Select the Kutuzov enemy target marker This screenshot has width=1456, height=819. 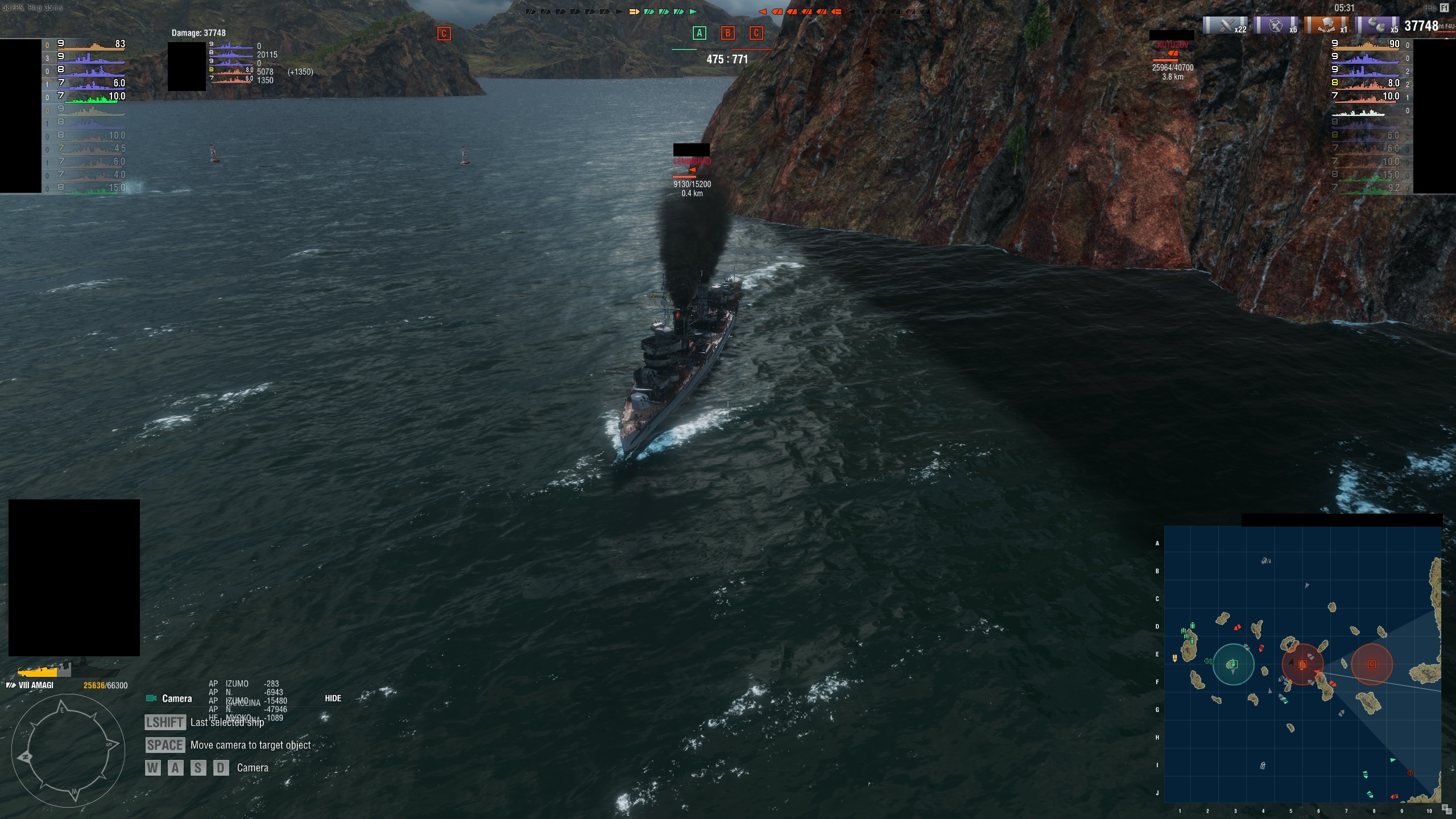[1172, 53]
